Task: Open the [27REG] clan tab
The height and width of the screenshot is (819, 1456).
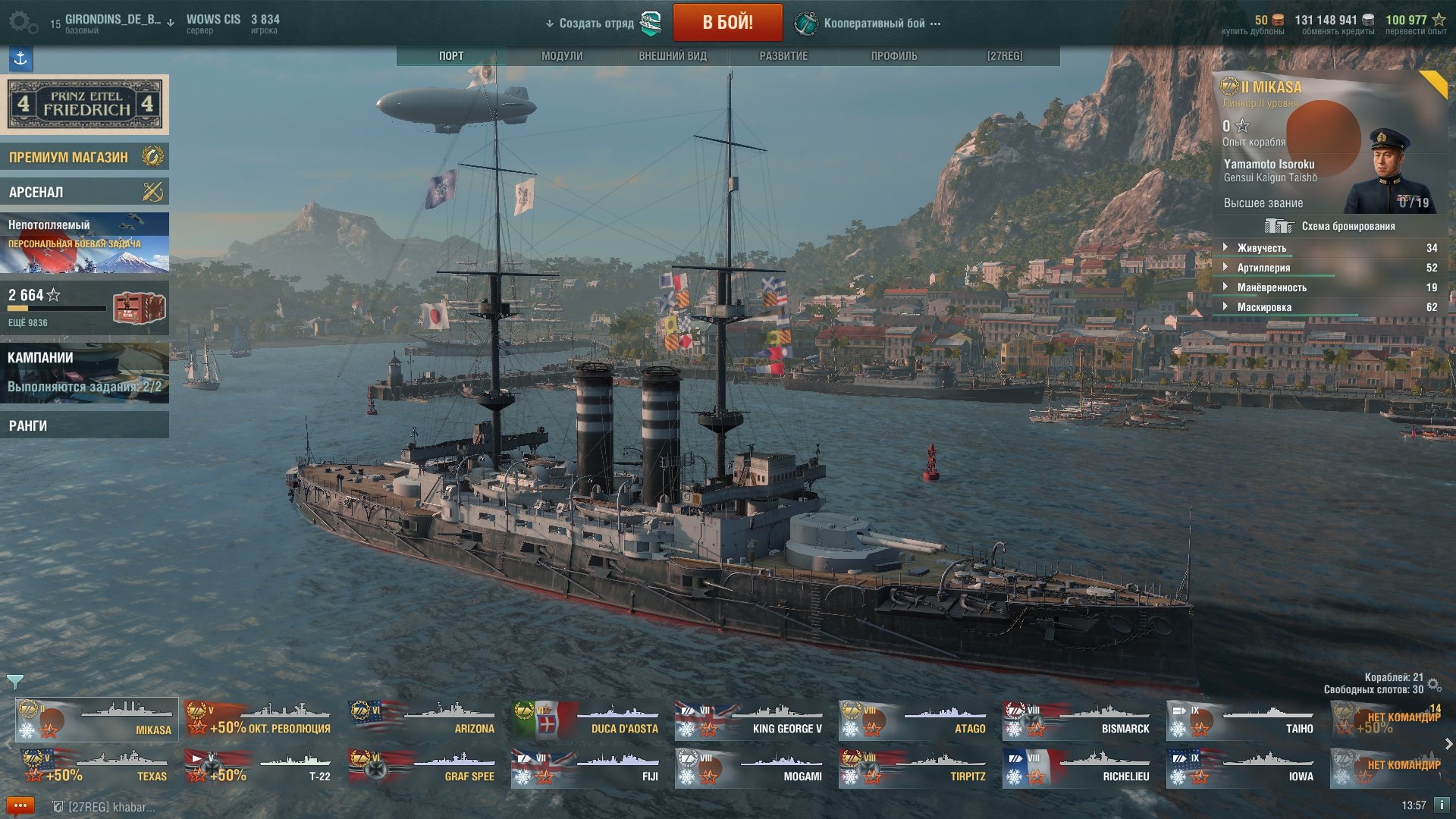Action: (1005, 56)
